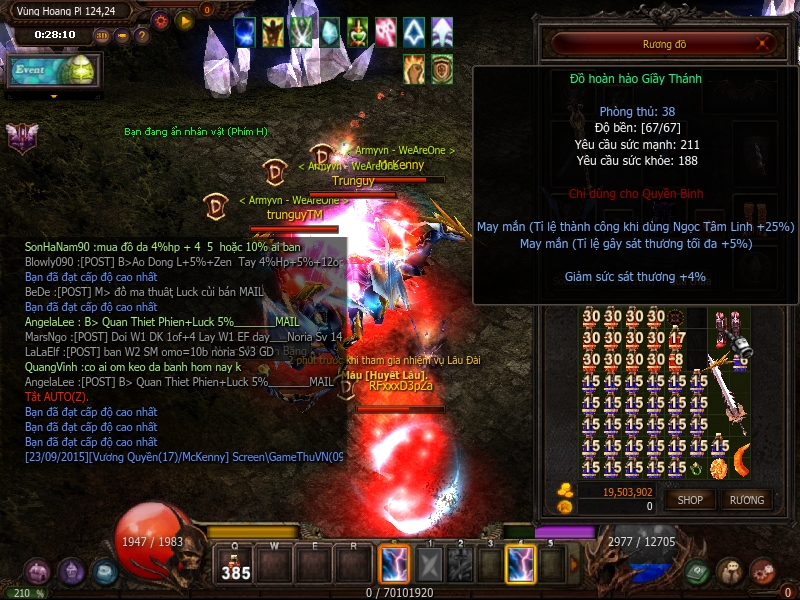Click the orange play arrow button

[184, 19]
